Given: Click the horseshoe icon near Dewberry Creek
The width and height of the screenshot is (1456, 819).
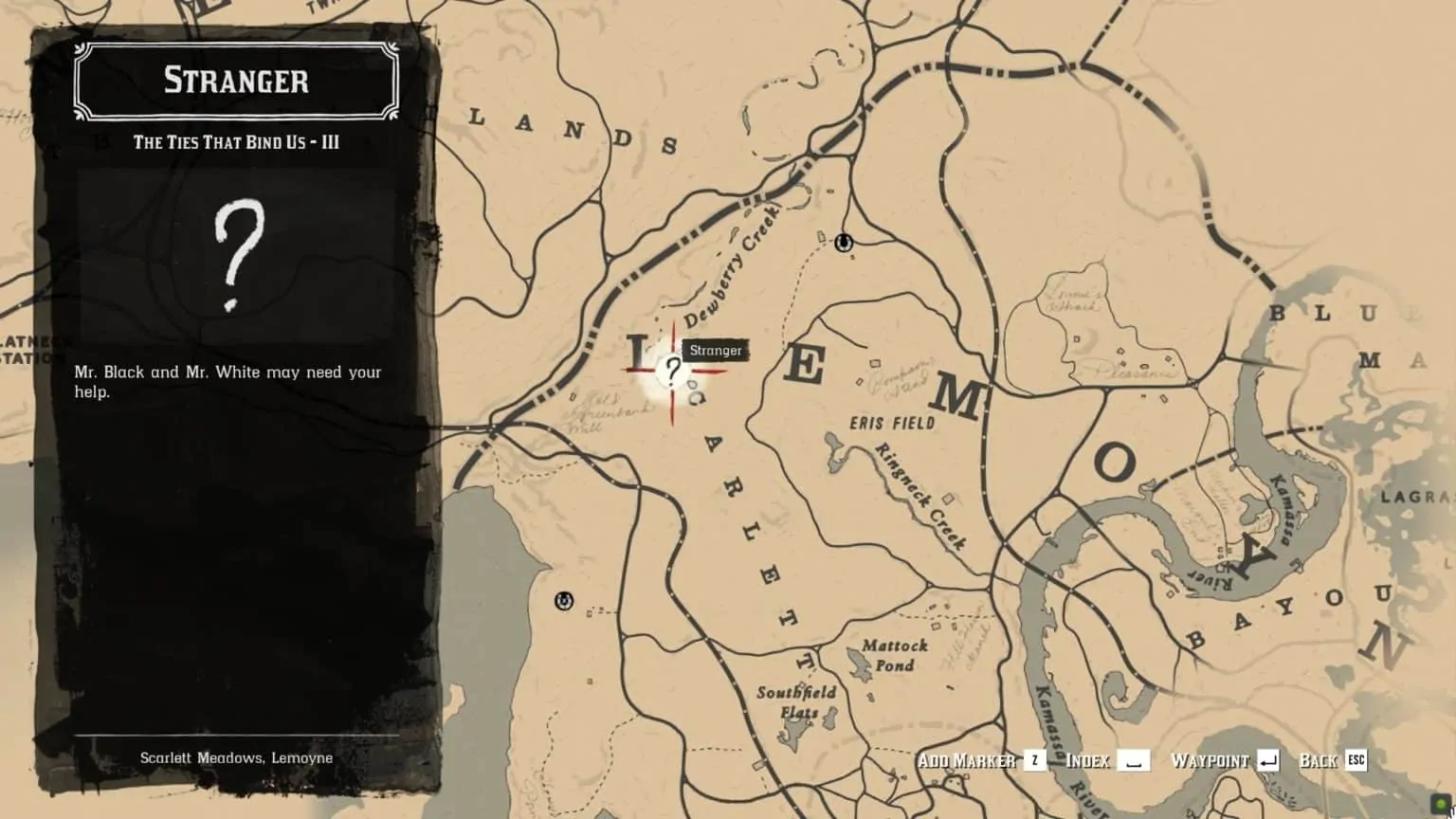Looking at the screenshot, I should pos(842,243).
